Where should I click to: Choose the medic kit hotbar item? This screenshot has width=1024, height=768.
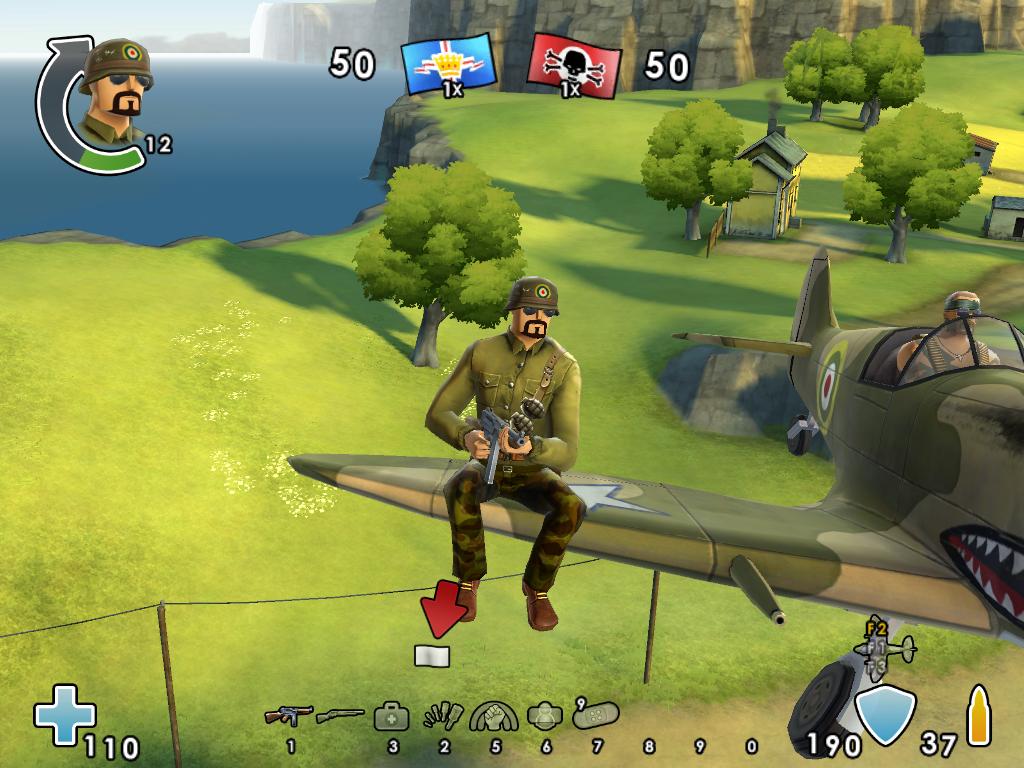[x=391, y=716]
